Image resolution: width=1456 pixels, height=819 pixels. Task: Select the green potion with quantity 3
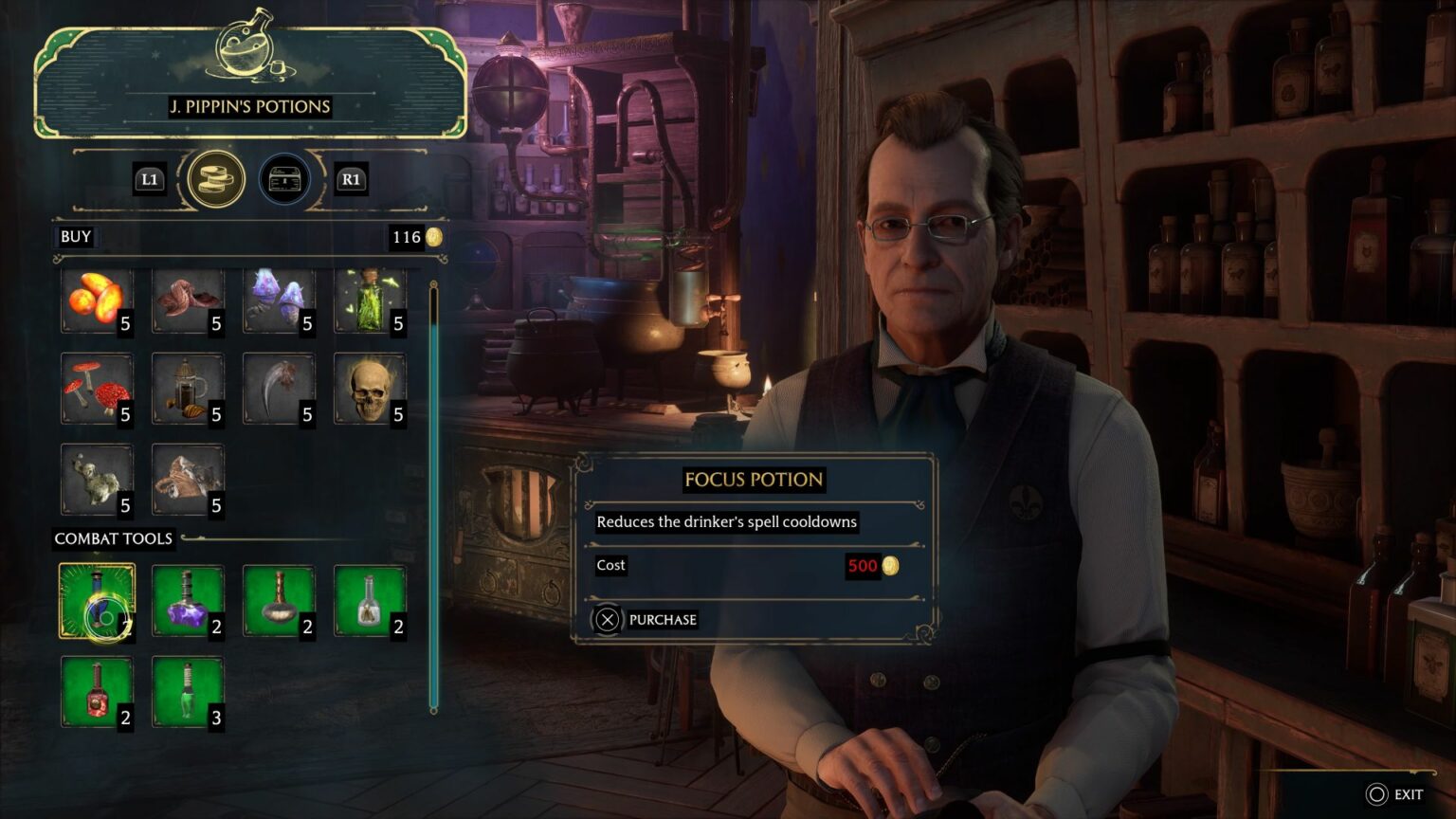(x=188, y=690)
